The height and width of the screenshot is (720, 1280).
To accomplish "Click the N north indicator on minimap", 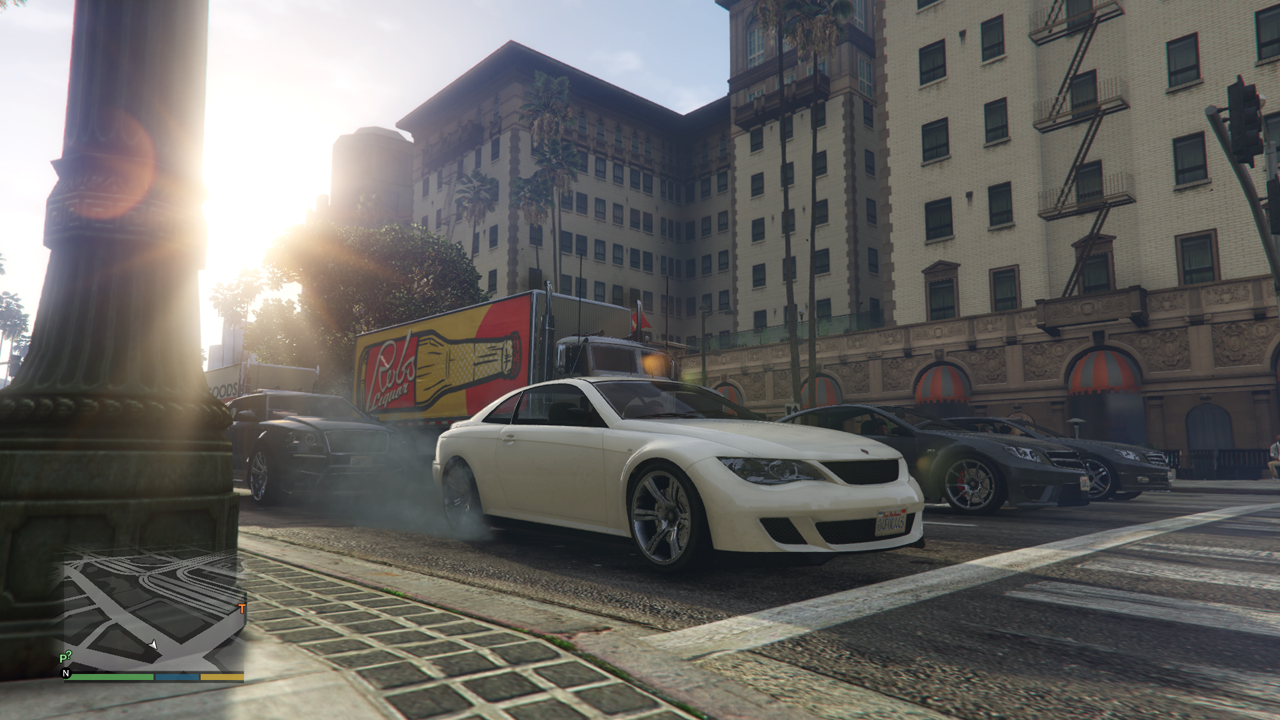I will click(67, 674).
